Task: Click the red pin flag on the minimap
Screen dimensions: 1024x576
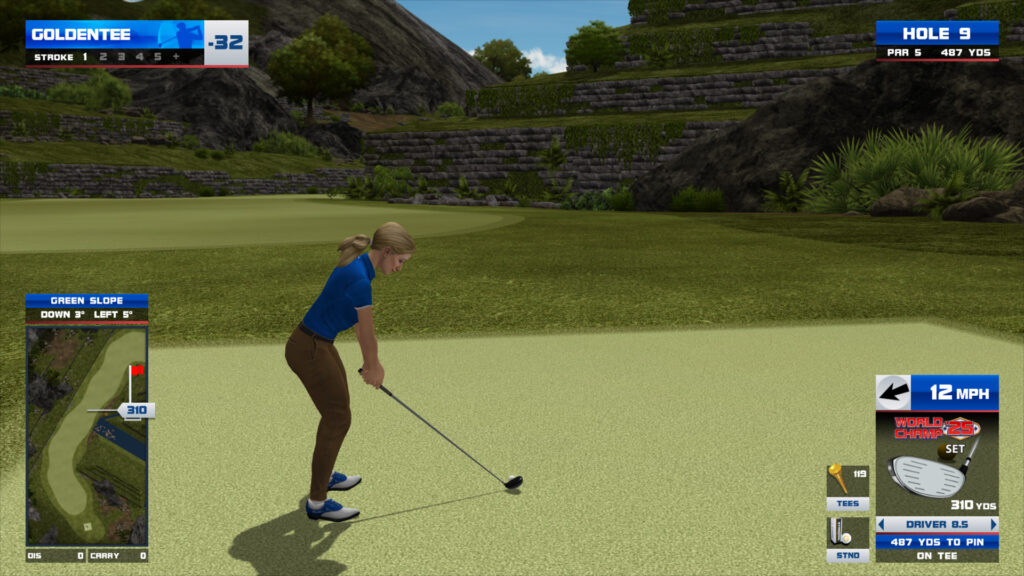Action: 136,370
